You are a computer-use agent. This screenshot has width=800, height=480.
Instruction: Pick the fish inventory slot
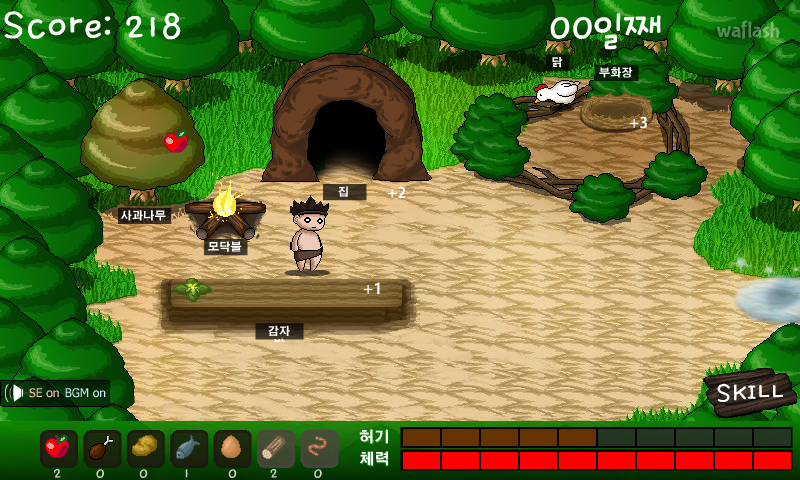(189, 449)
